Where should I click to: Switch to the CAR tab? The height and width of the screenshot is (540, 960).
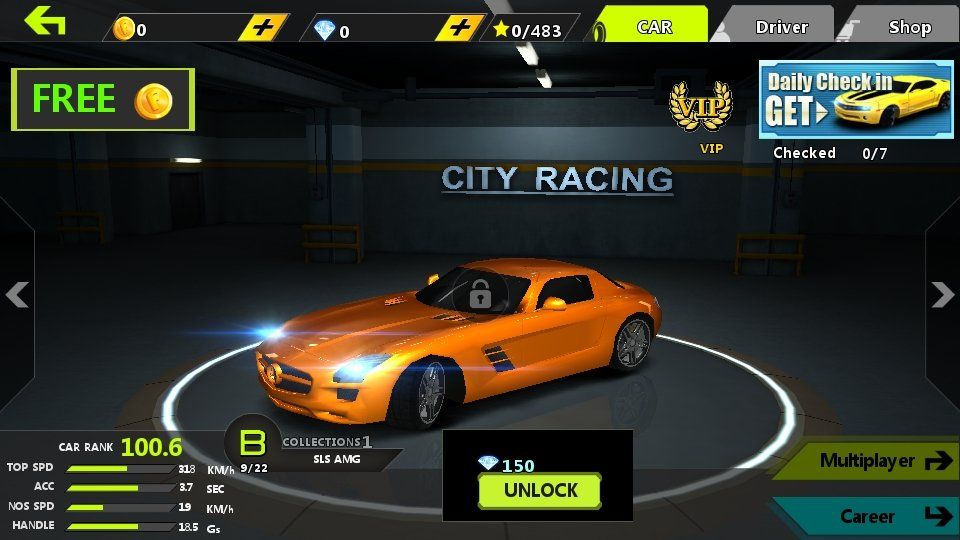pyautogui.click(x=654, y=26)
